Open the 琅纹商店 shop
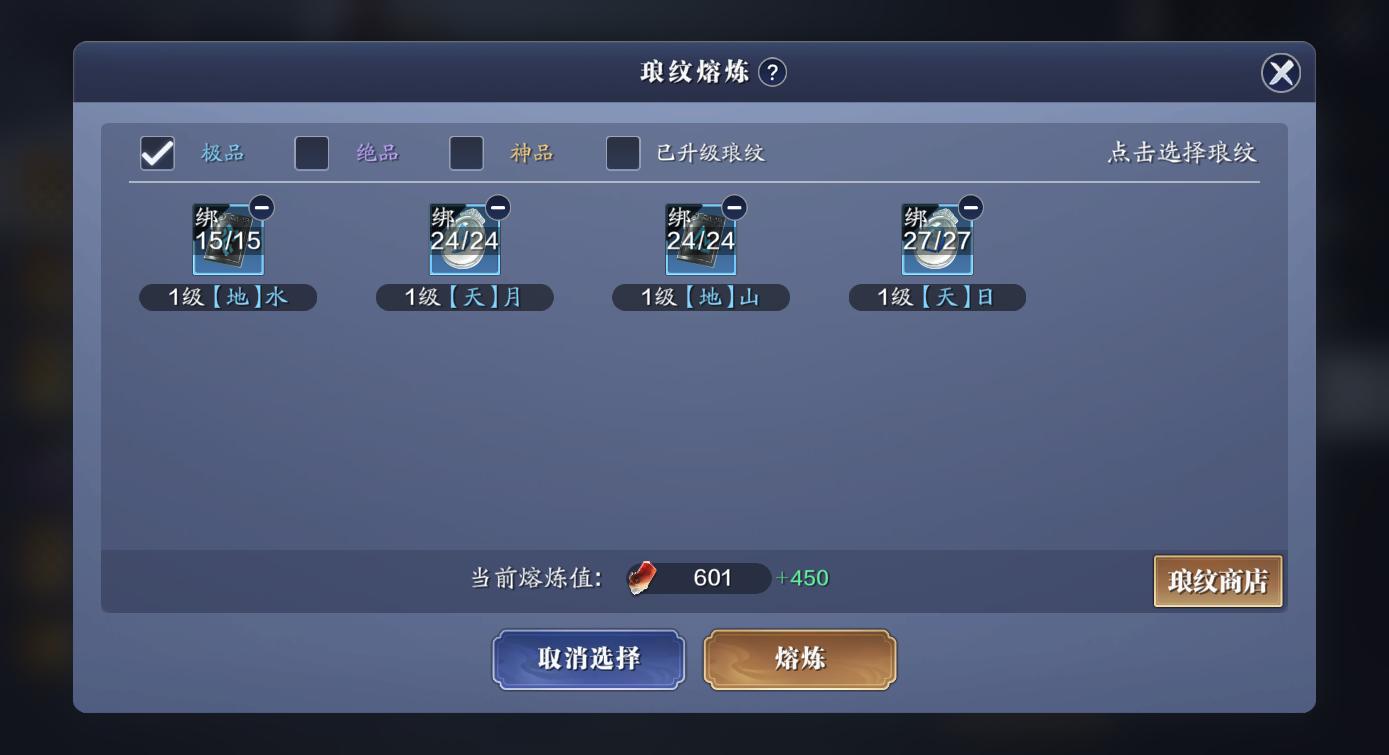Image resolution: width=1389 pixels, height=755 pixels. pos(1218,580)
